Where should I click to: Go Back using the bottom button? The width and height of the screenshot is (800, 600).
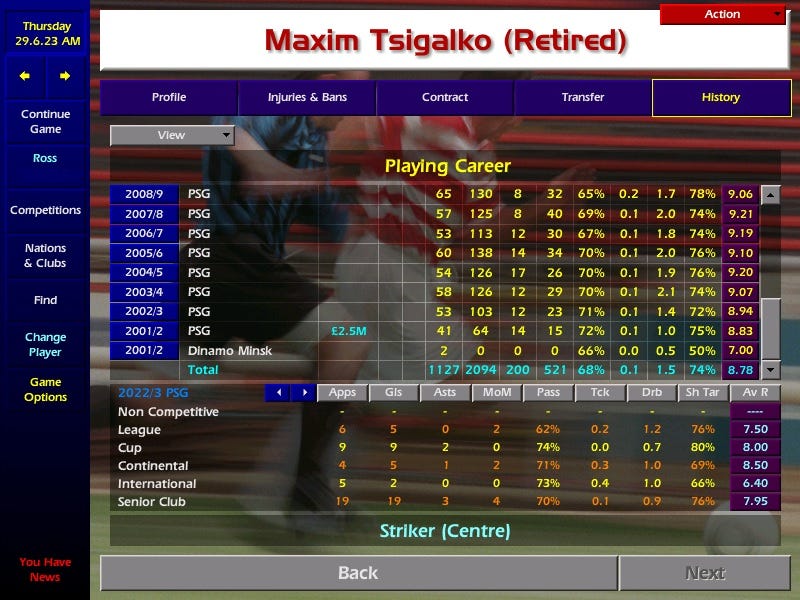pos(358,573)
